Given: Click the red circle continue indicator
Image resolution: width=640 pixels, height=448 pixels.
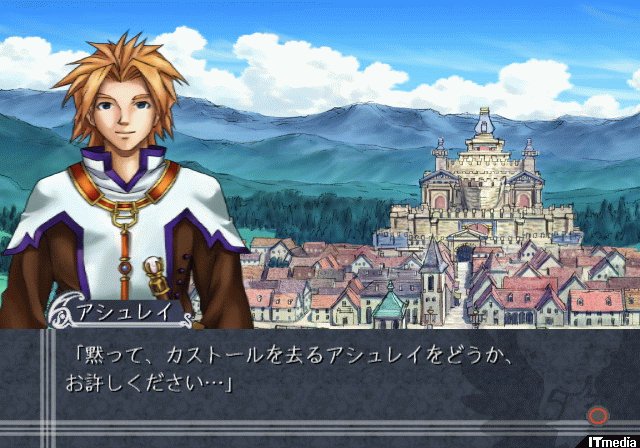Looking at the screenshot, I should click(x=599, y=414).
